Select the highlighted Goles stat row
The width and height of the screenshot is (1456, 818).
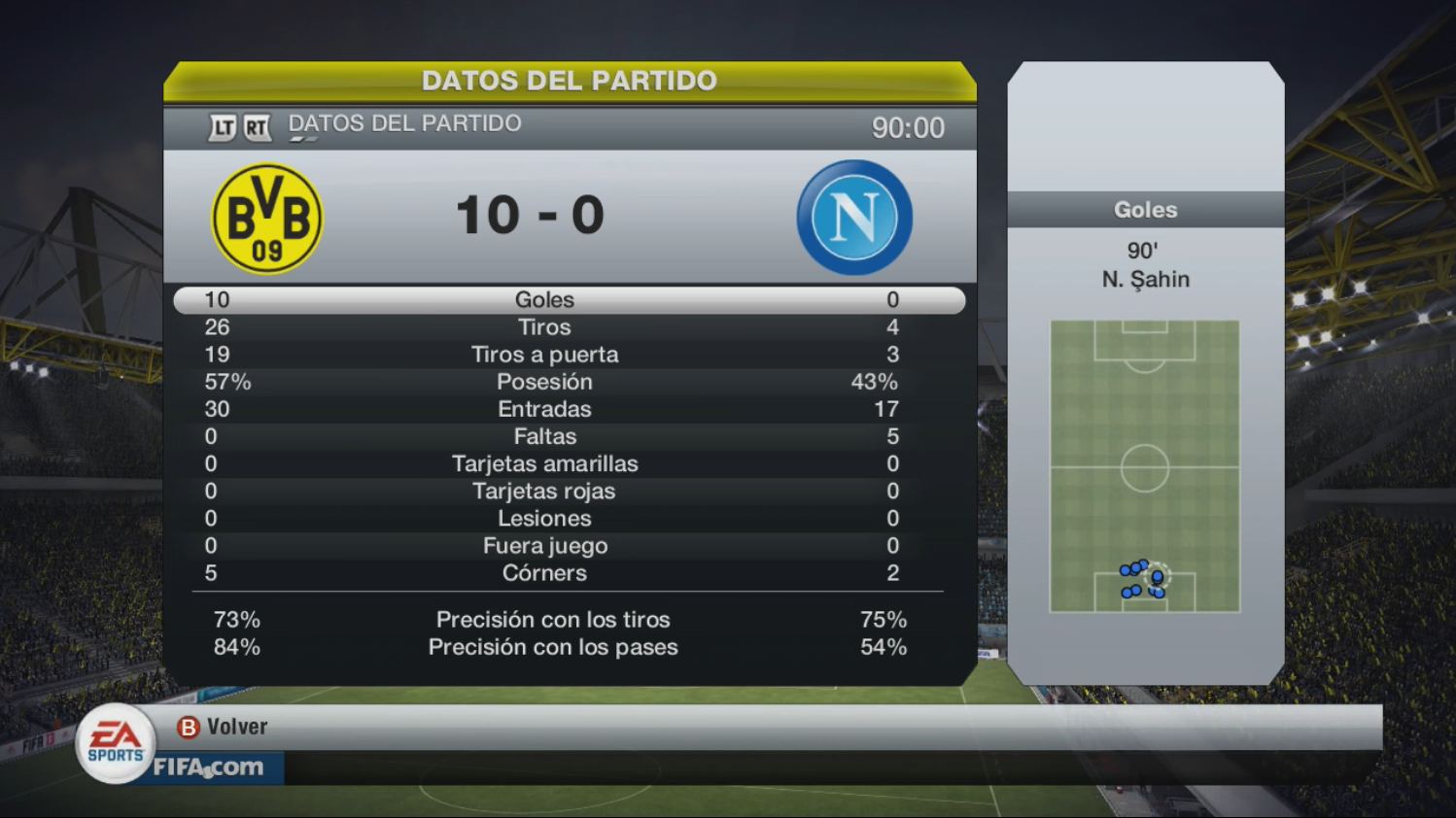[x=569, y=300]
